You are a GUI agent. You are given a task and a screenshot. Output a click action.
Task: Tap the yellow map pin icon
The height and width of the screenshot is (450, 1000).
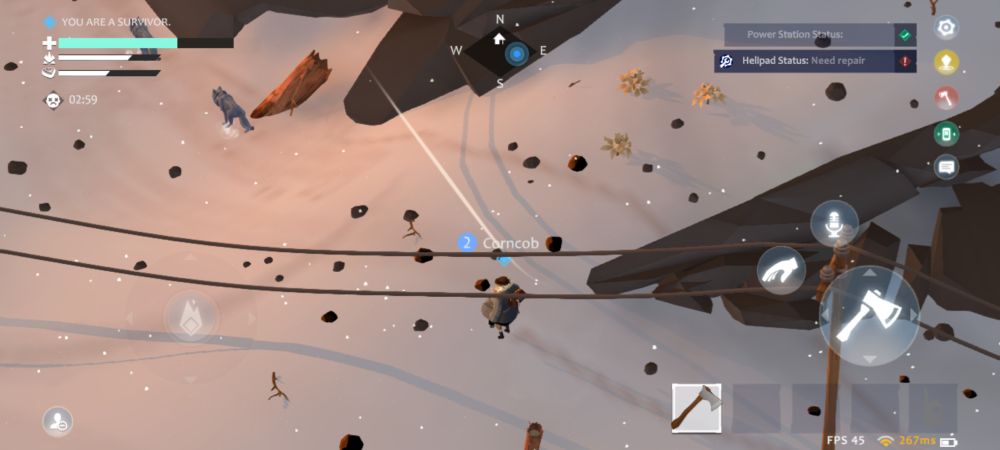945,62
